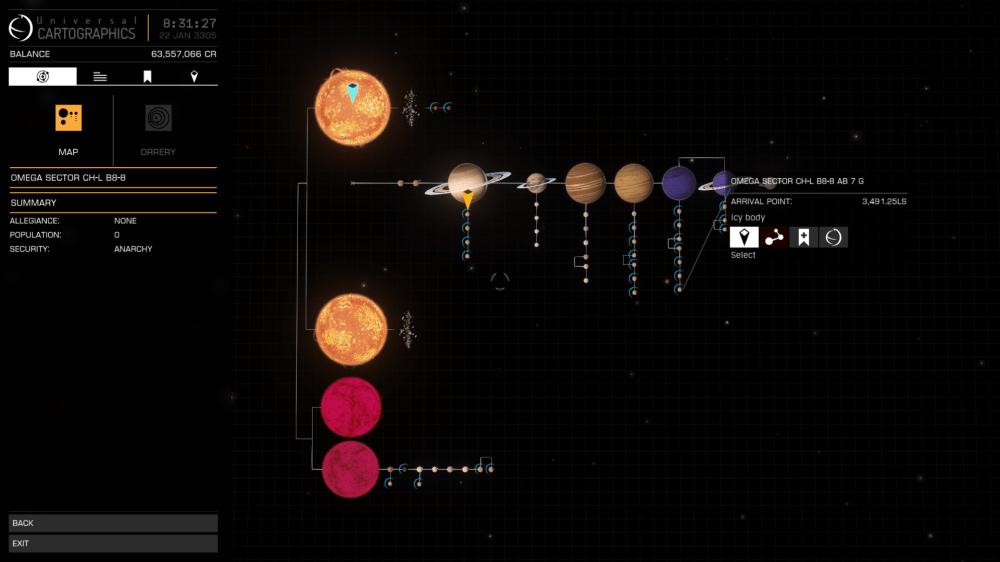Click the Select target pin button
Viewport: 1000px width, 562px height.
tap(744, 237)
